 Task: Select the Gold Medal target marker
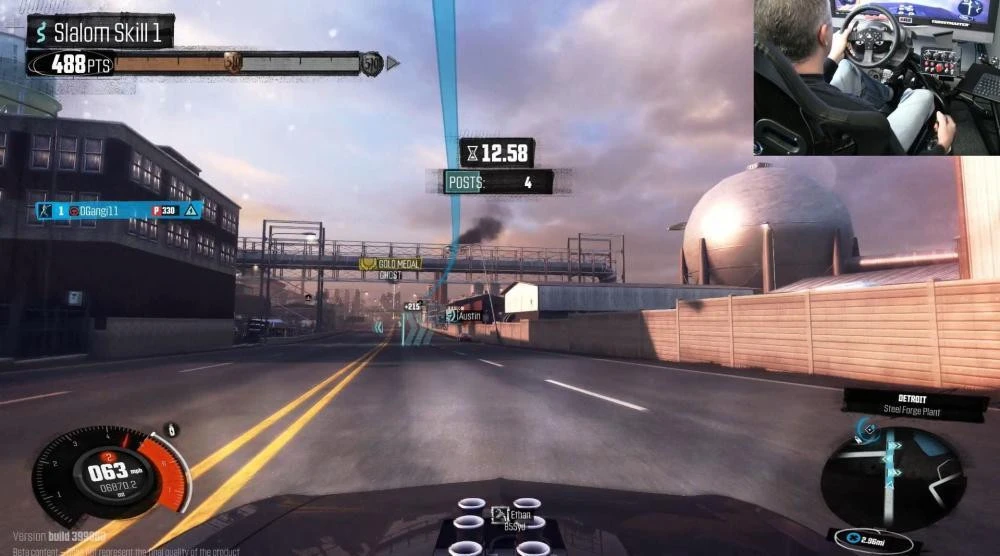point(390,264)
